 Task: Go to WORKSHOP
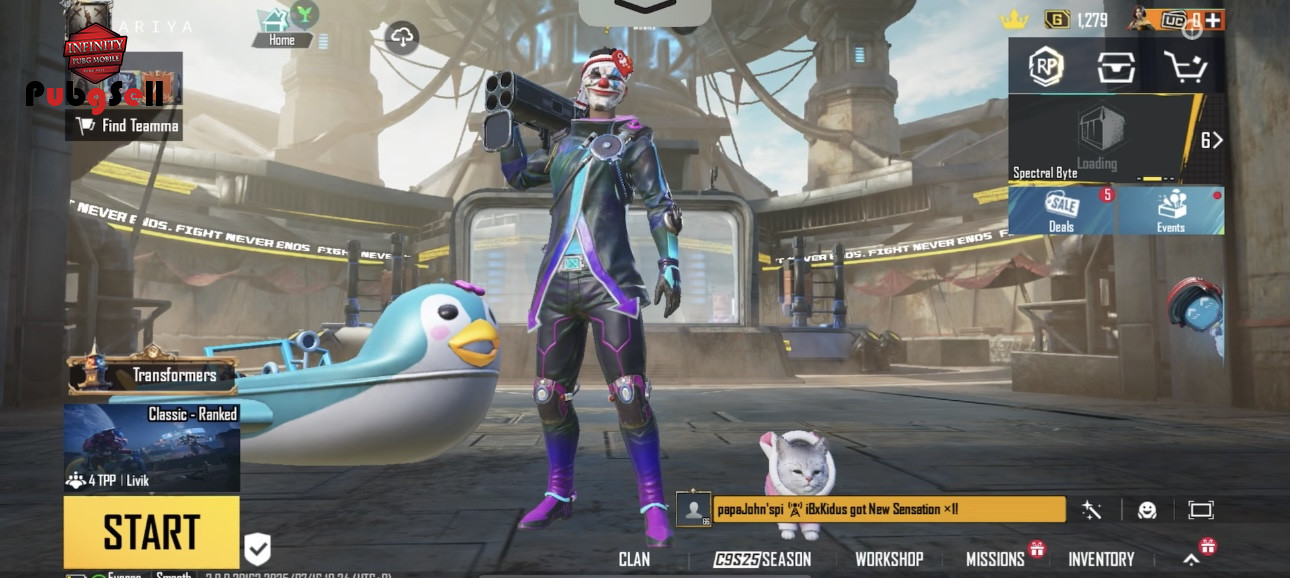(888, 559)
